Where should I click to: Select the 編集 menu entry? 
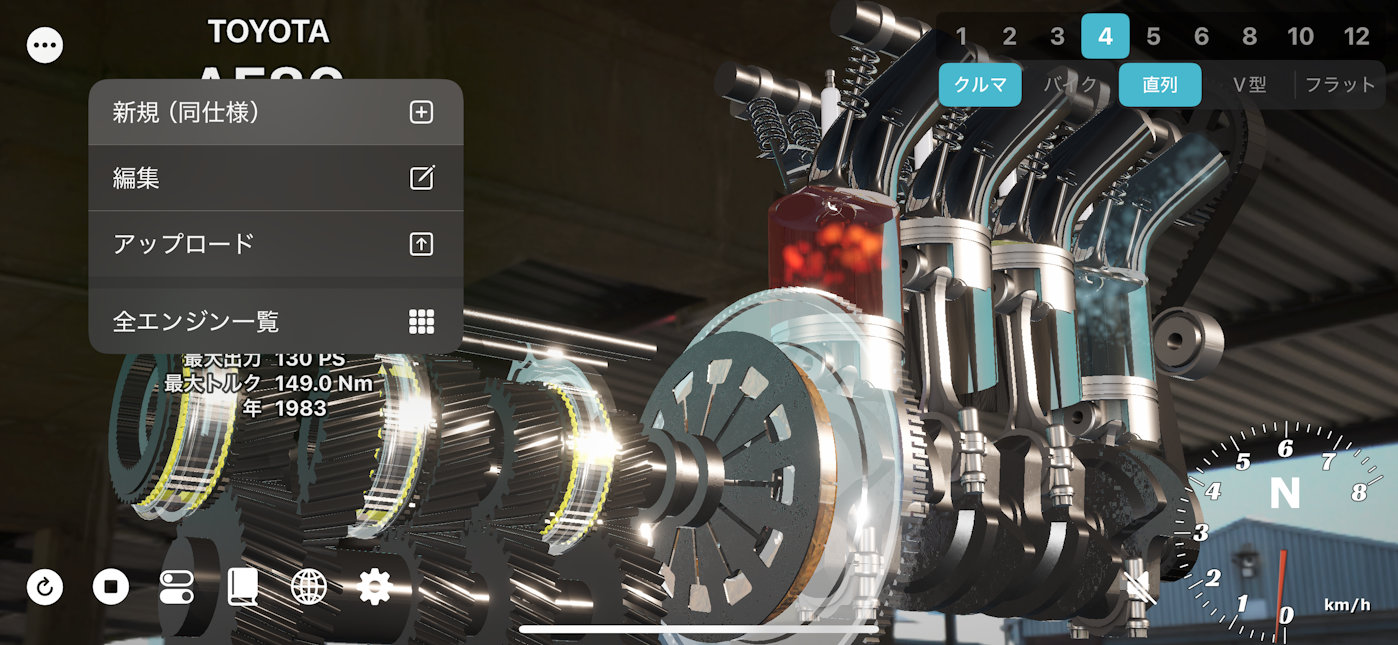275,178
